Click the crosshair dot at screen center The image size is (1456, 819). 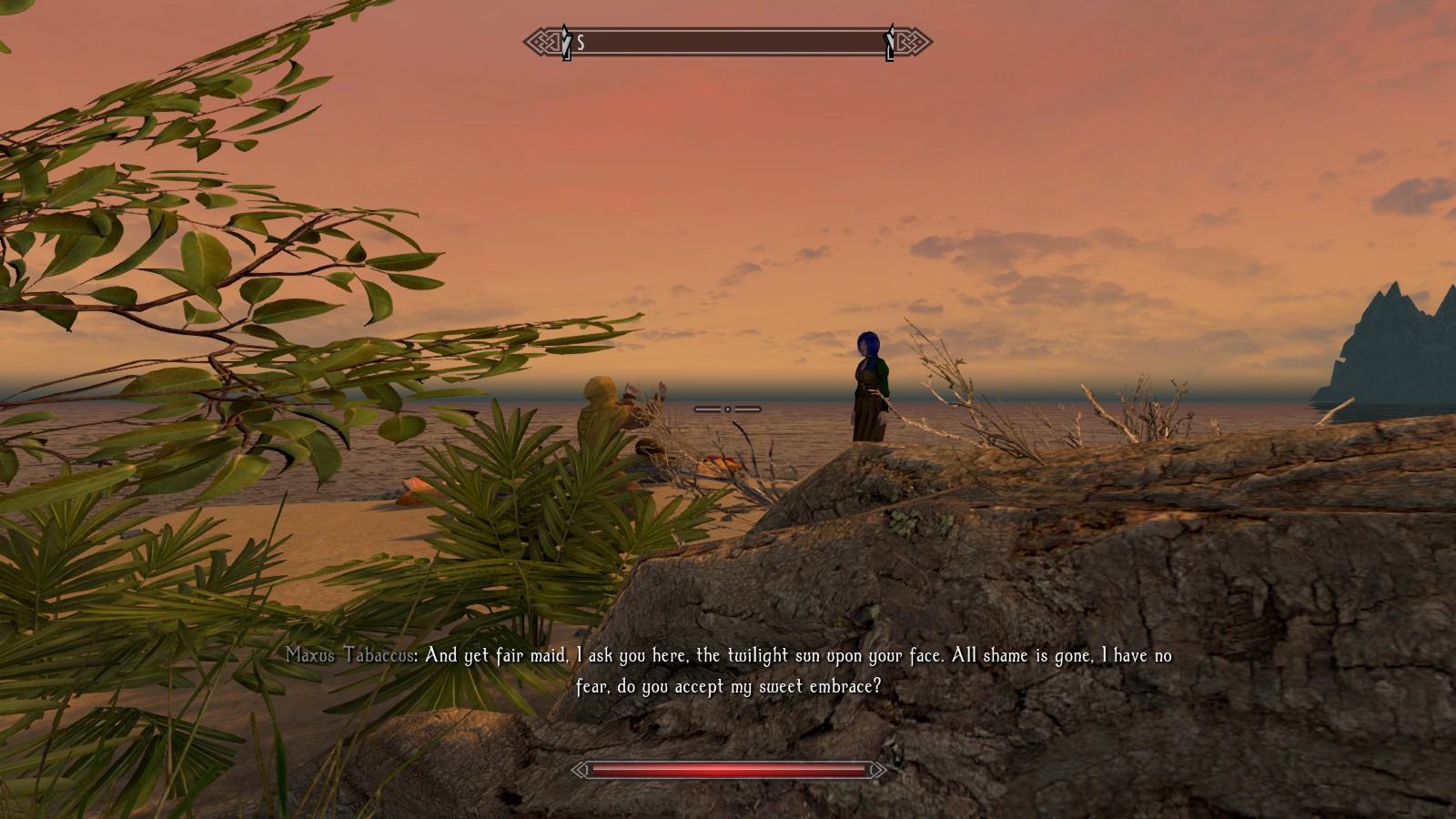(x=728, y=409)
